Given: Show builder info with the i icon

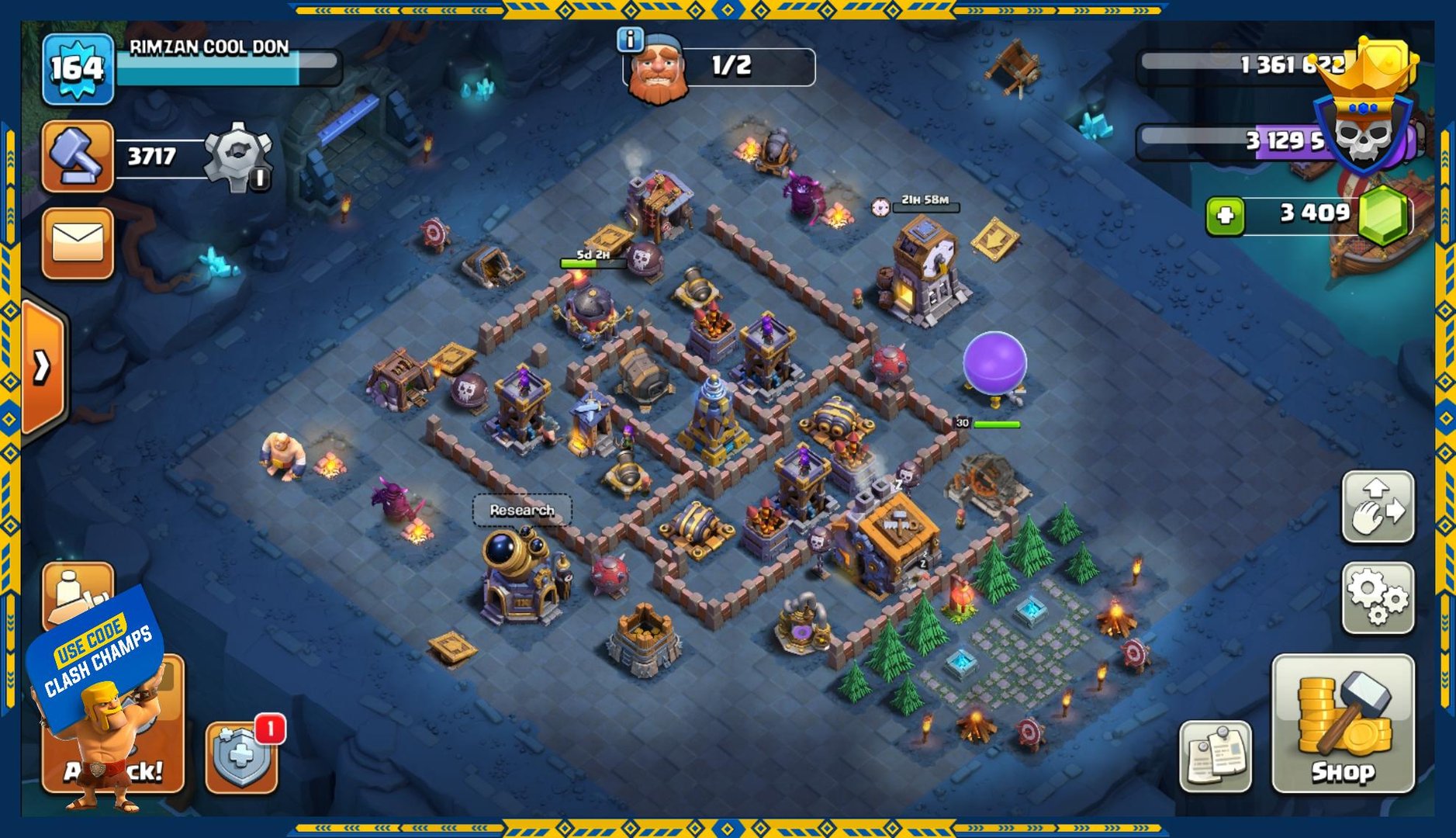Looking at the screenshot, I should tap(630, 39).
